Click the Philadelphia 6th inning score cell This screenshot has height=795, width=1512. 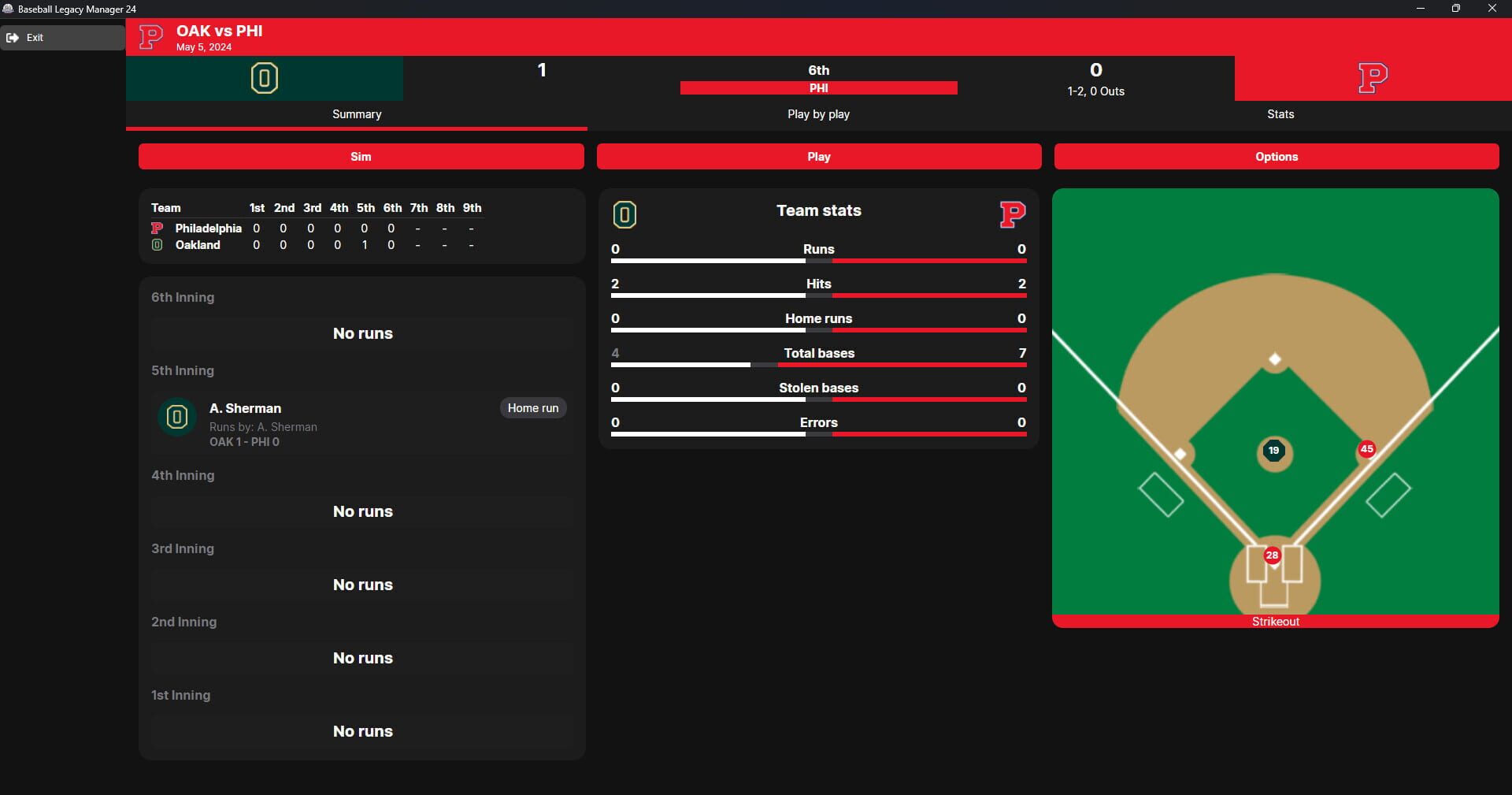pos(391,228)
